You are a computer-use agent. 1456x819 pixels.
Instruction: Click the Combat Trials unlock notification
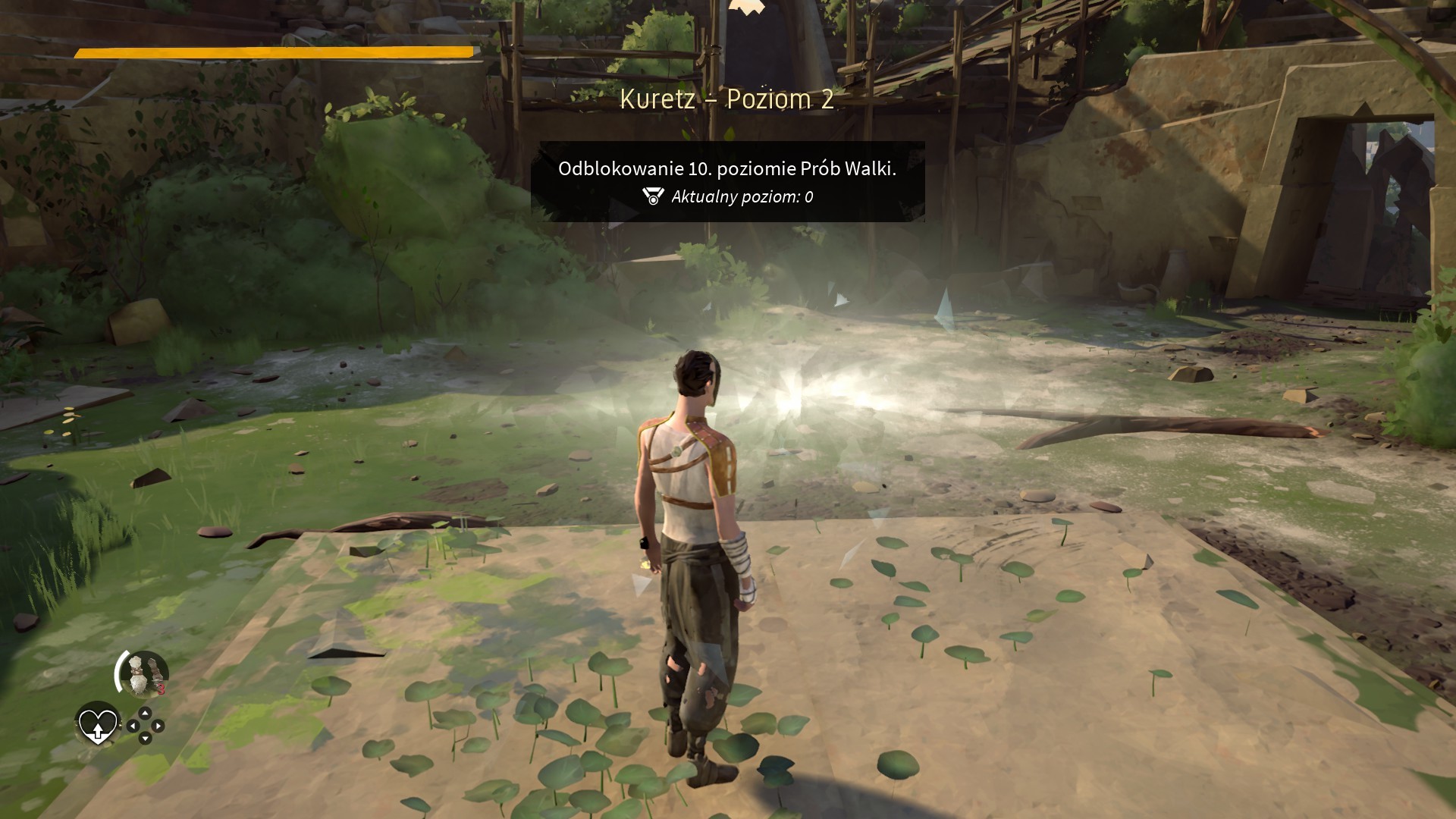pos(727,181)
